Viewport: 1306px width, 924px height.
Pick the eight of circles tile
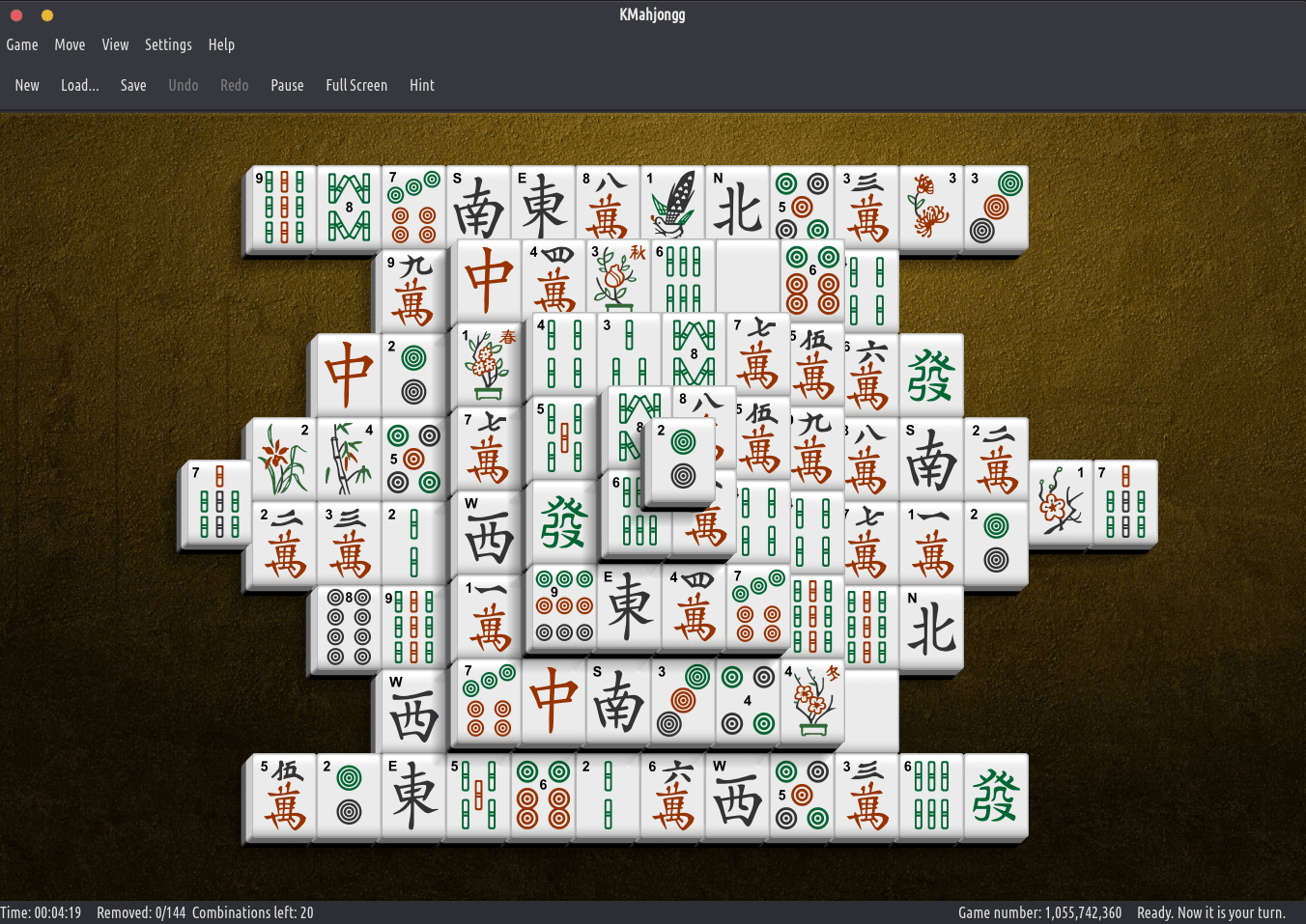(x=349, y=628)
